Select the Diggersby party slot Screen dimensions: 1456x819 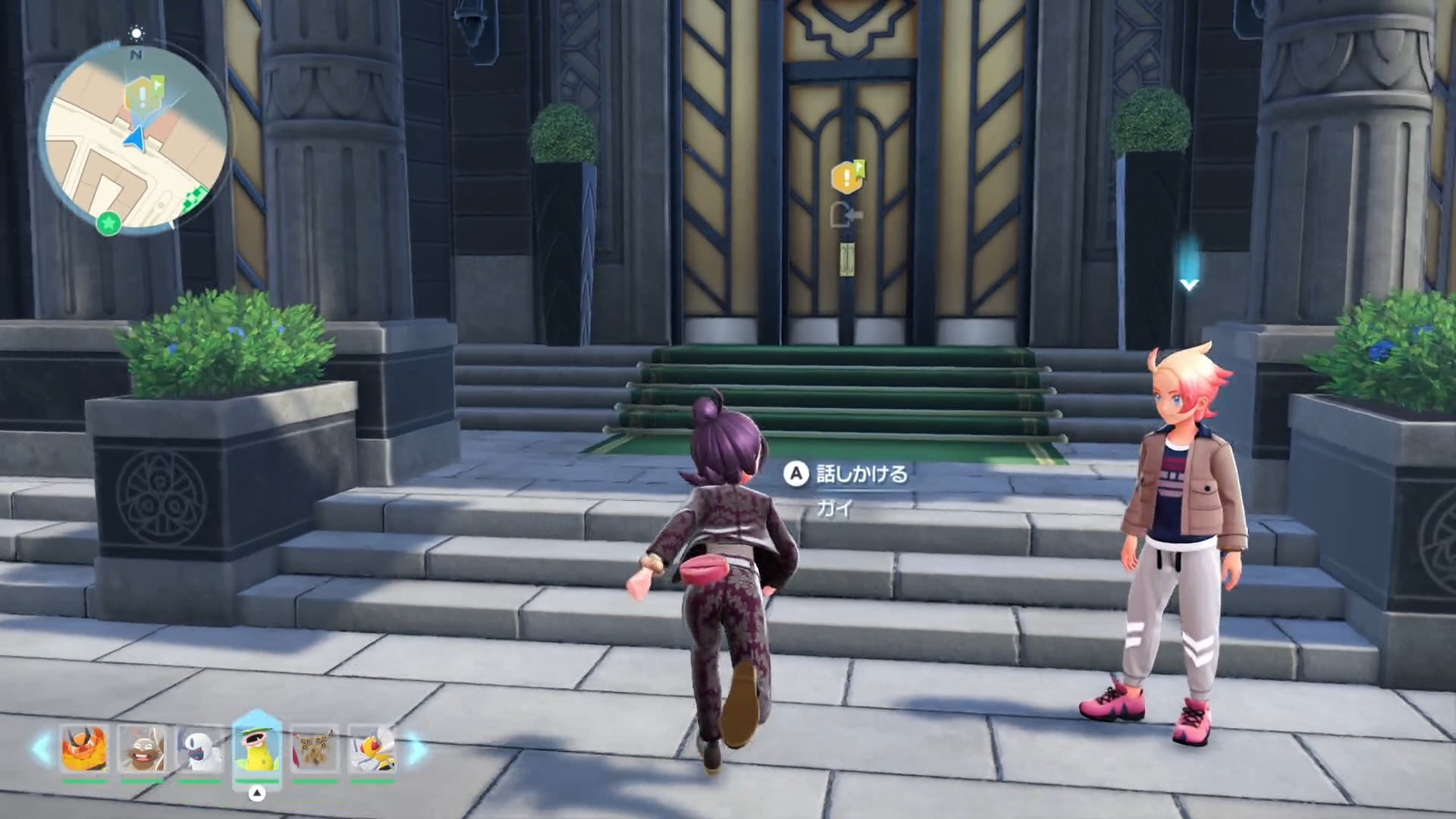142,748
